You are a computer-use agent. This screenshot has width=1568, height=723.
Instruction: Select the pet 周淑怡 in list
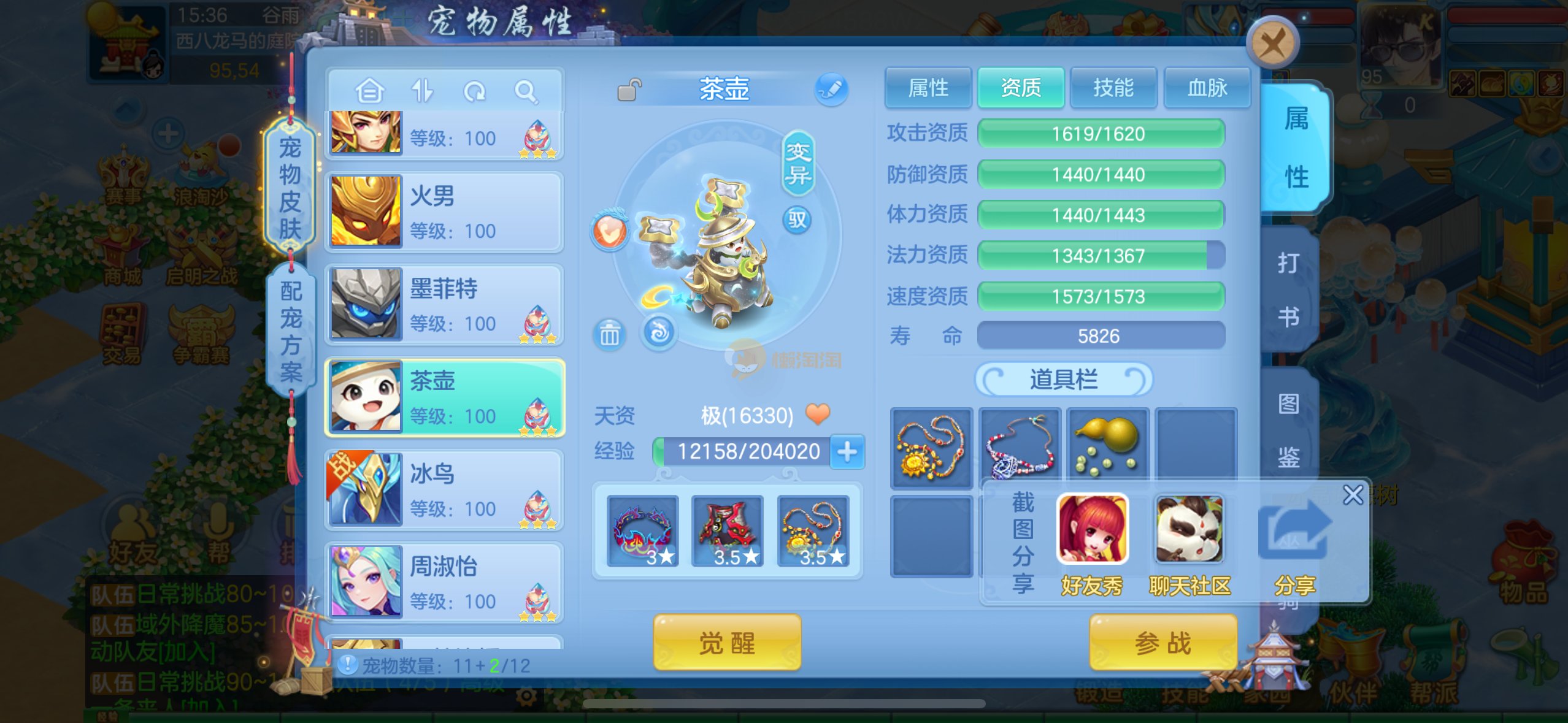click(444, 583)
